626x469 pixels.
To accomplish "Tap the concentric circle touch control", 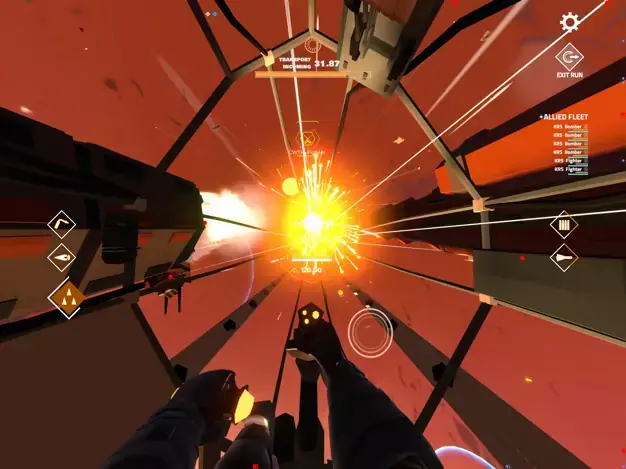I will (370, 330).
